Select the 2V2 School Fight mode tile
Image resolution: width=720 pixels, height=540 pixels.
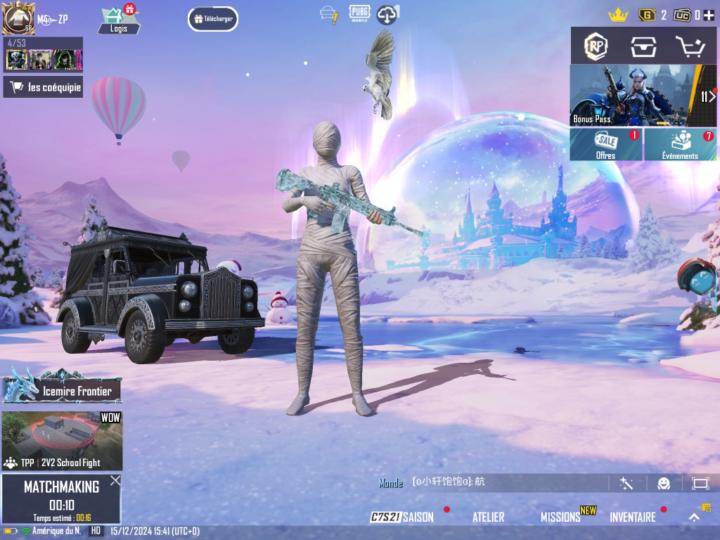click(62, 440)
